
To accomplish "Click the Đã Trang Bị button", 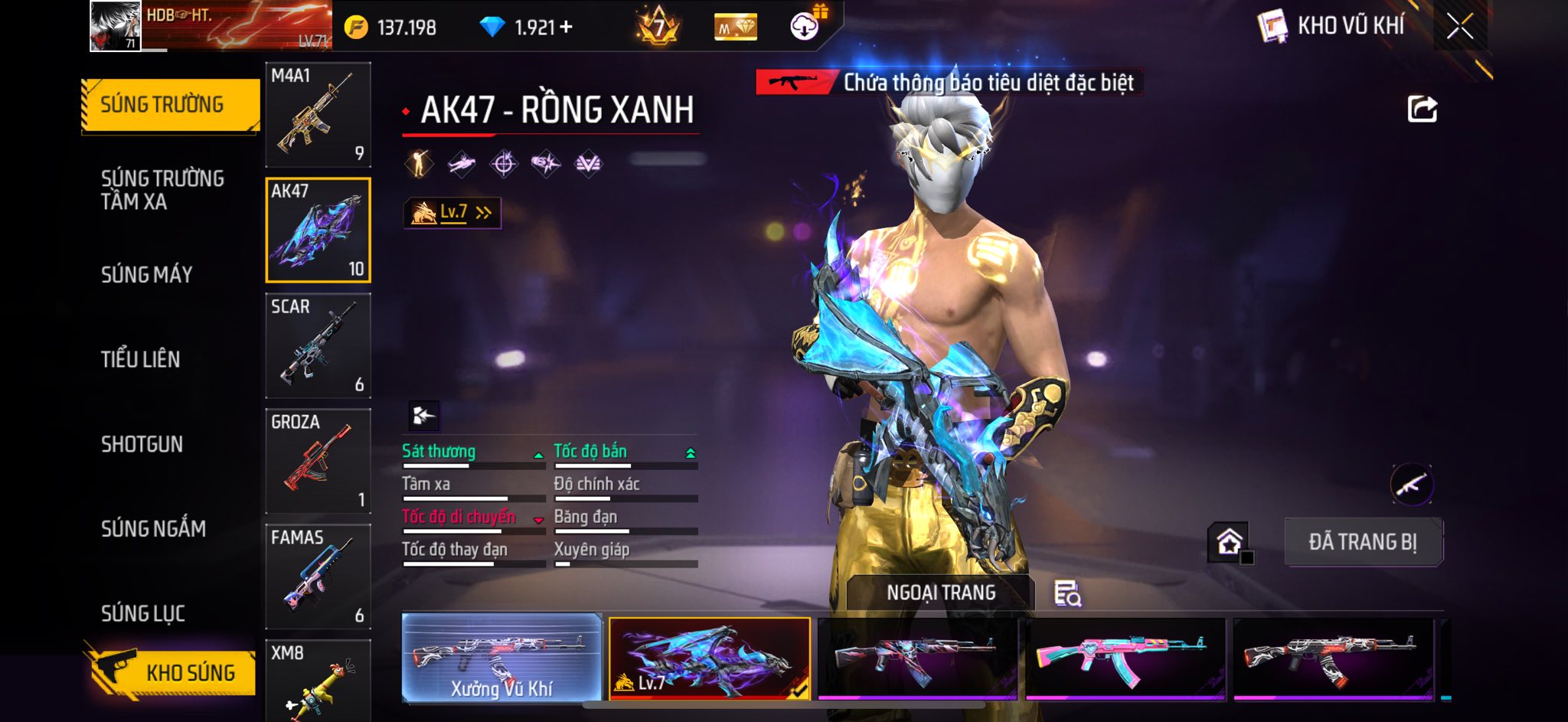I will point(1363,542).
